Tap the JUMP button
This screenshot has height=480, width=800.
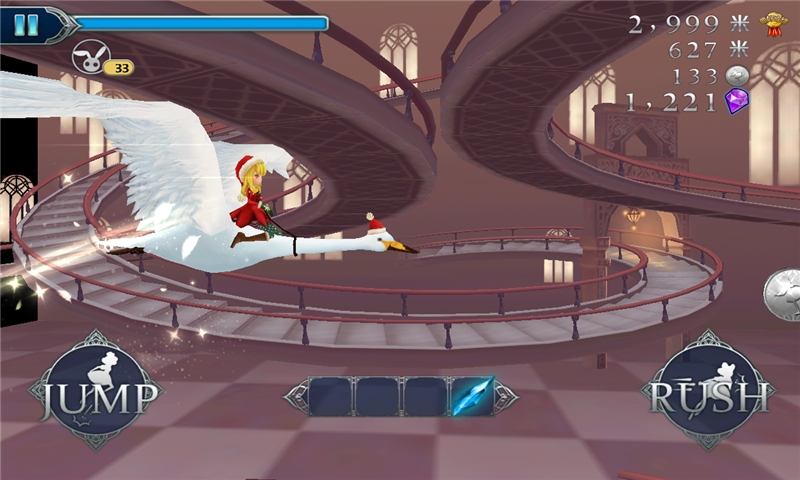tap(96, 390)
